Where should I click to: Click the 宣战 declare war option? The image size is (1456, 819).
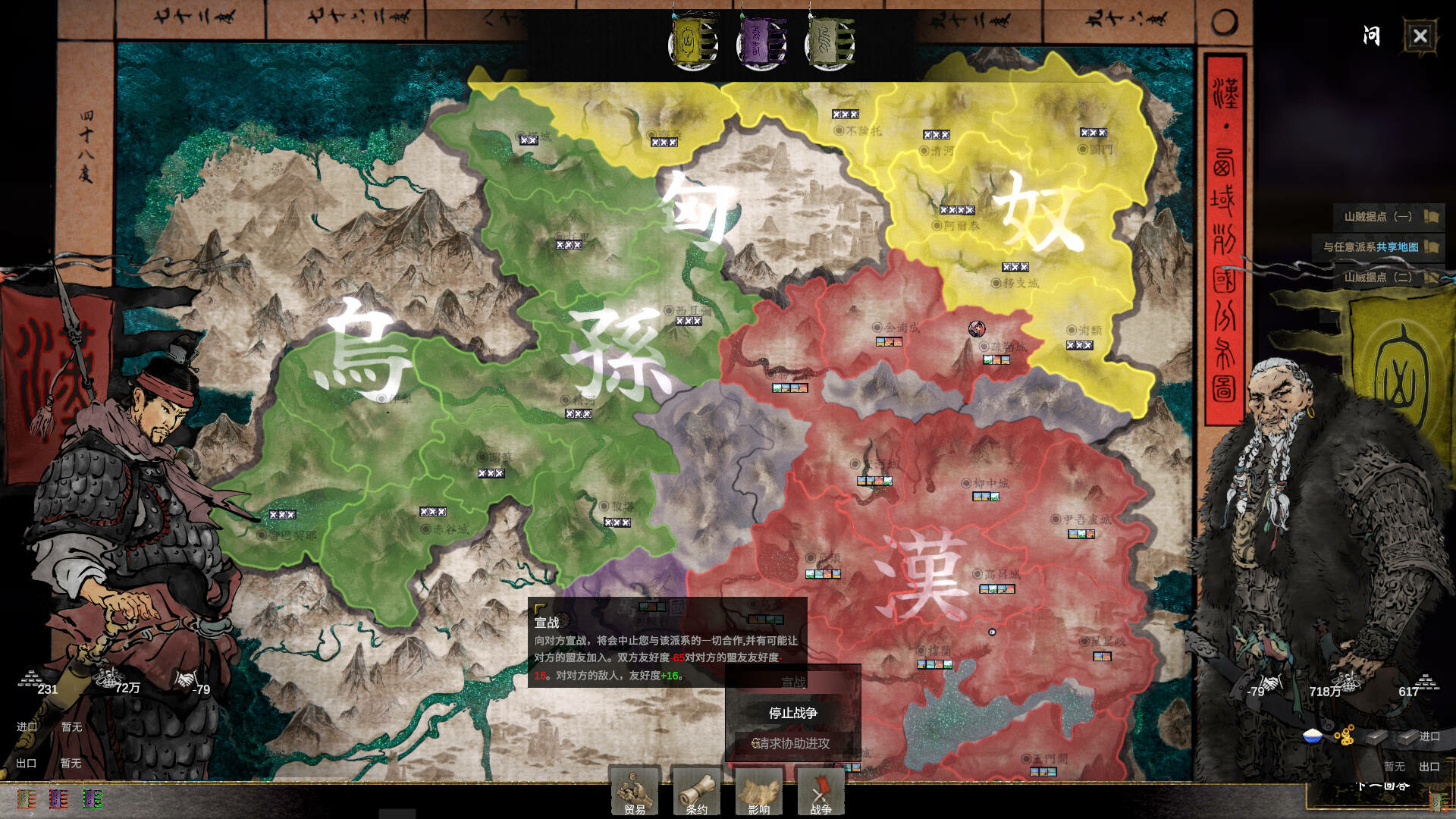(792, 681)
